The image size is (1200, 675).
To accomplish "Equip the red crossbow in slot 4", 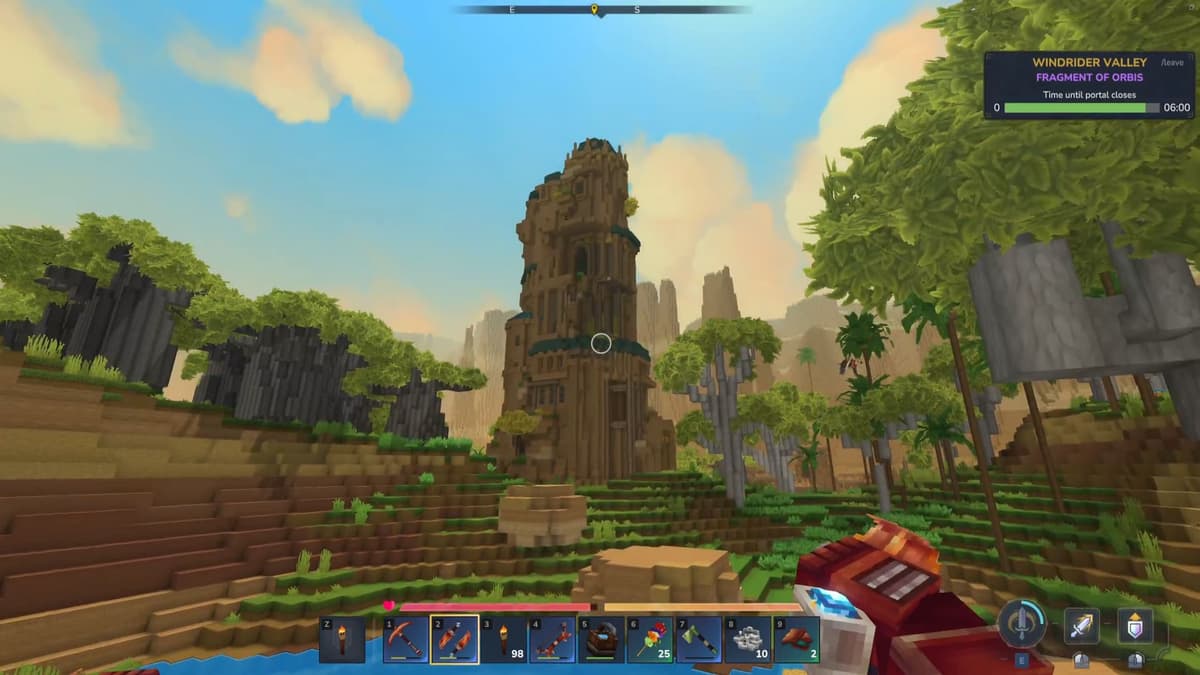I will pyautogui.click(x=552, y=640).
